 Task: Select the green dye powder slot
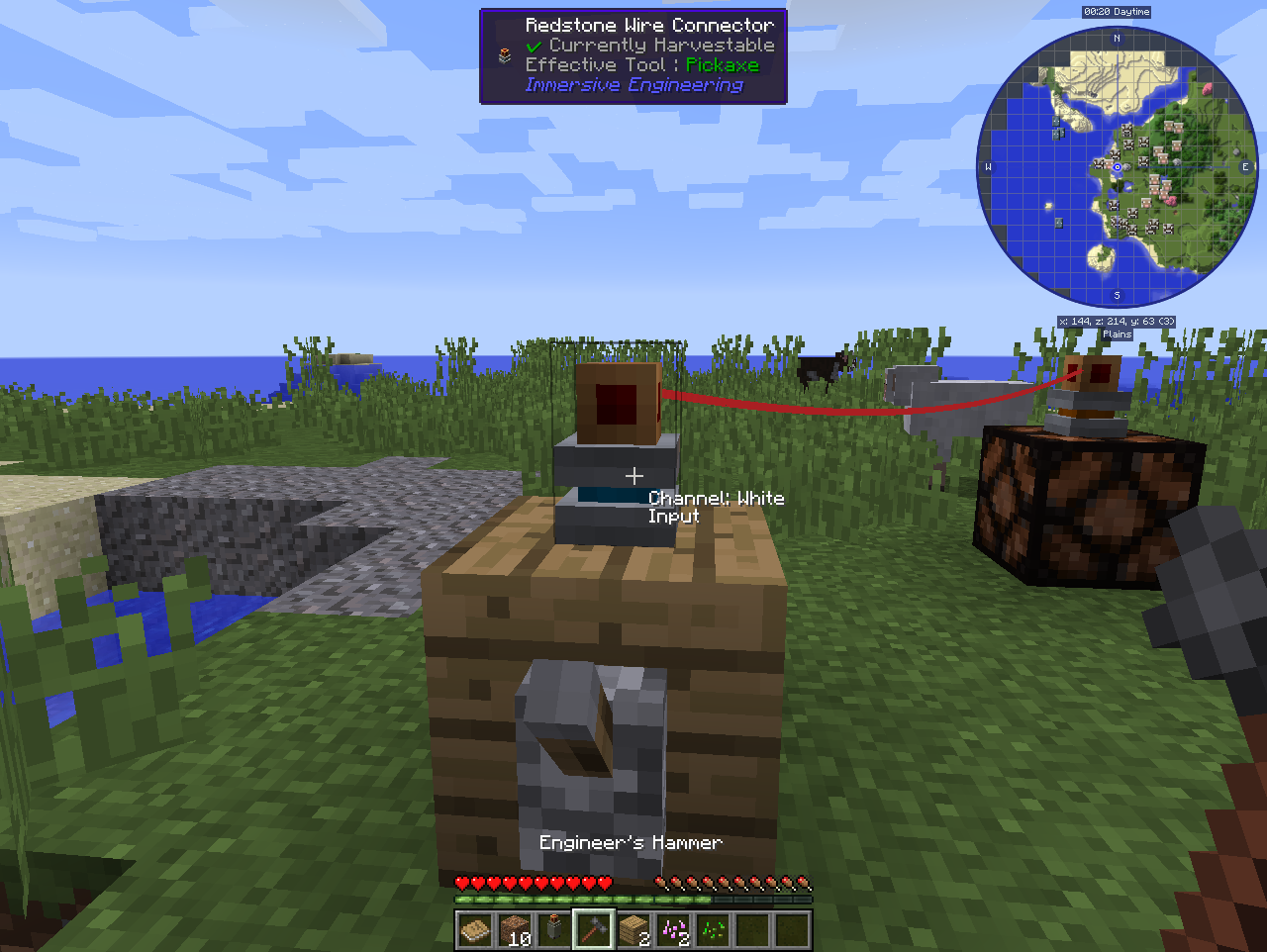713,930
